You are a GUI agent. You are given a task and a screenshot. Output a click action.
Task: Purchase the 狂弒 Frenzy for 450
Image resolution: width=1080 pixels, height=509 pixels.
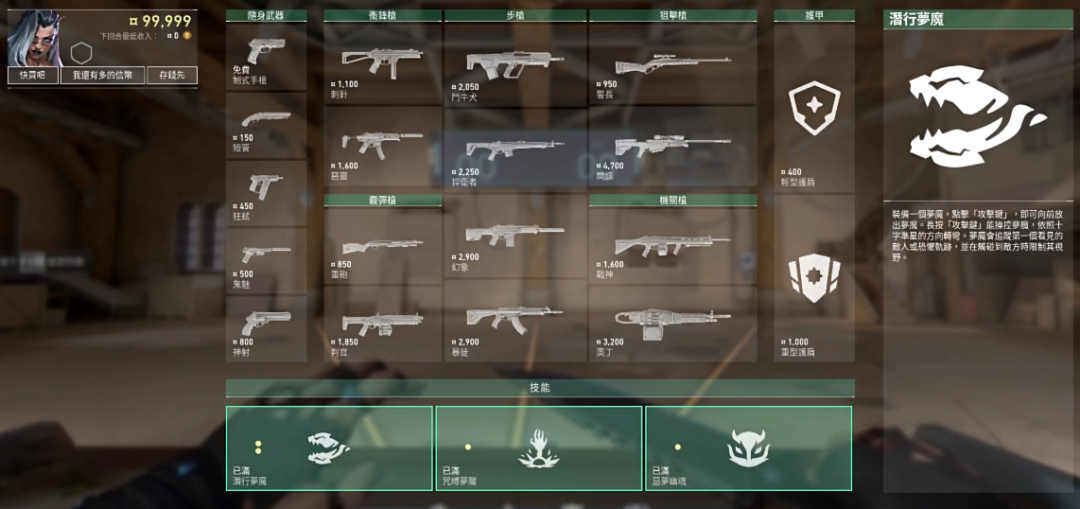pos(266,192)
